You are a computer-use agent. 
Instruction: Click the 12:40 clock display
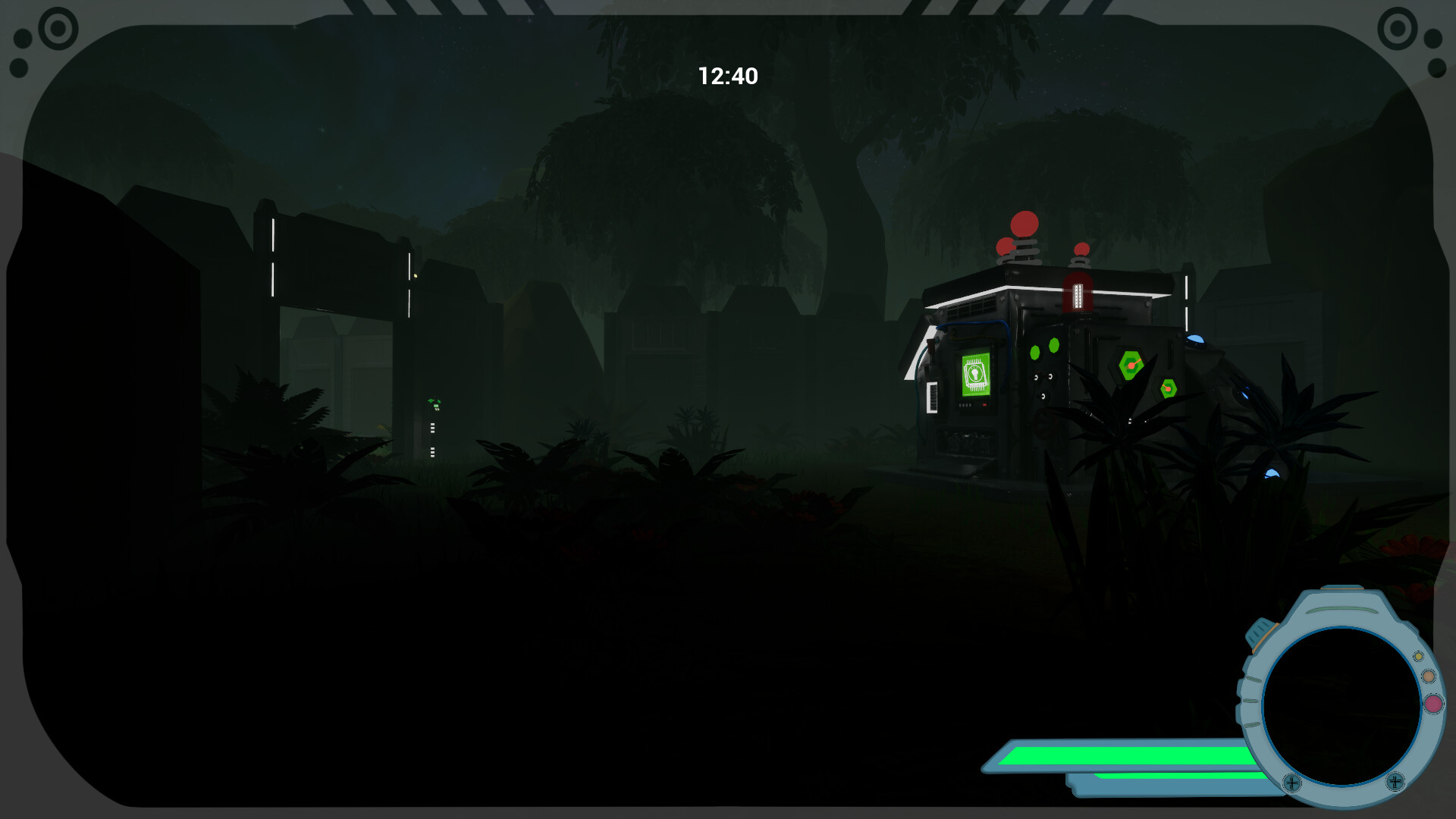tap(728, 76)
